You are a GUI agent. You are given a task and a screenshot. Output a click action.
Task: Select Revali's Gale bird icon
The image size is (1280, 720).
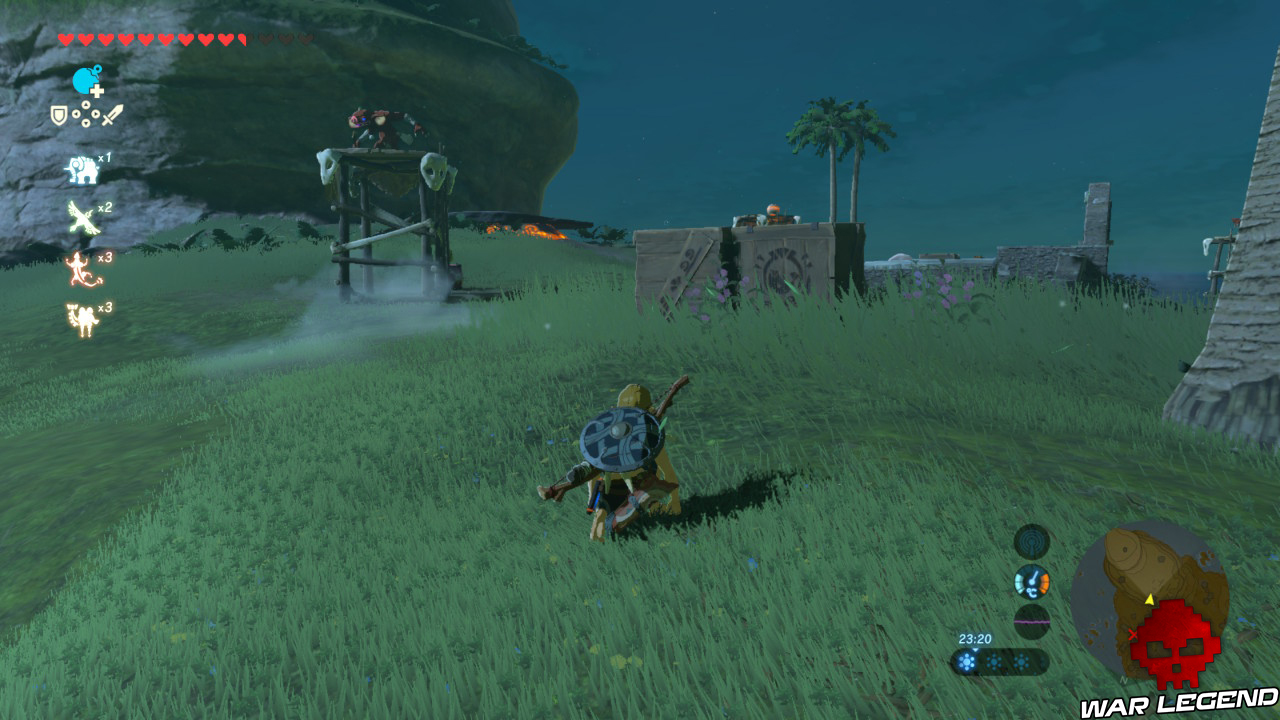click(82, 217)
